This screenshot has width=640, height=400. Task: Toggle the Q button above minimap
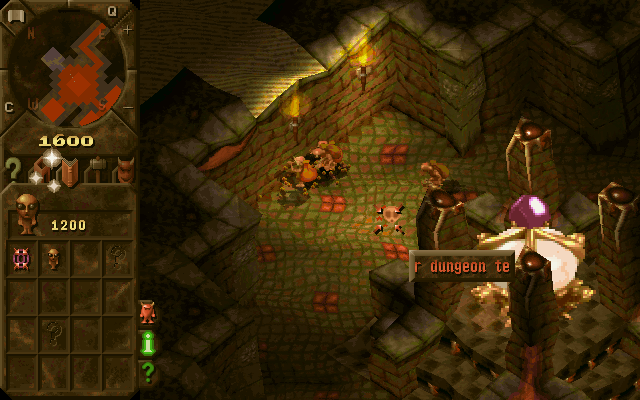pyautogui.click(x=112, y=10)
